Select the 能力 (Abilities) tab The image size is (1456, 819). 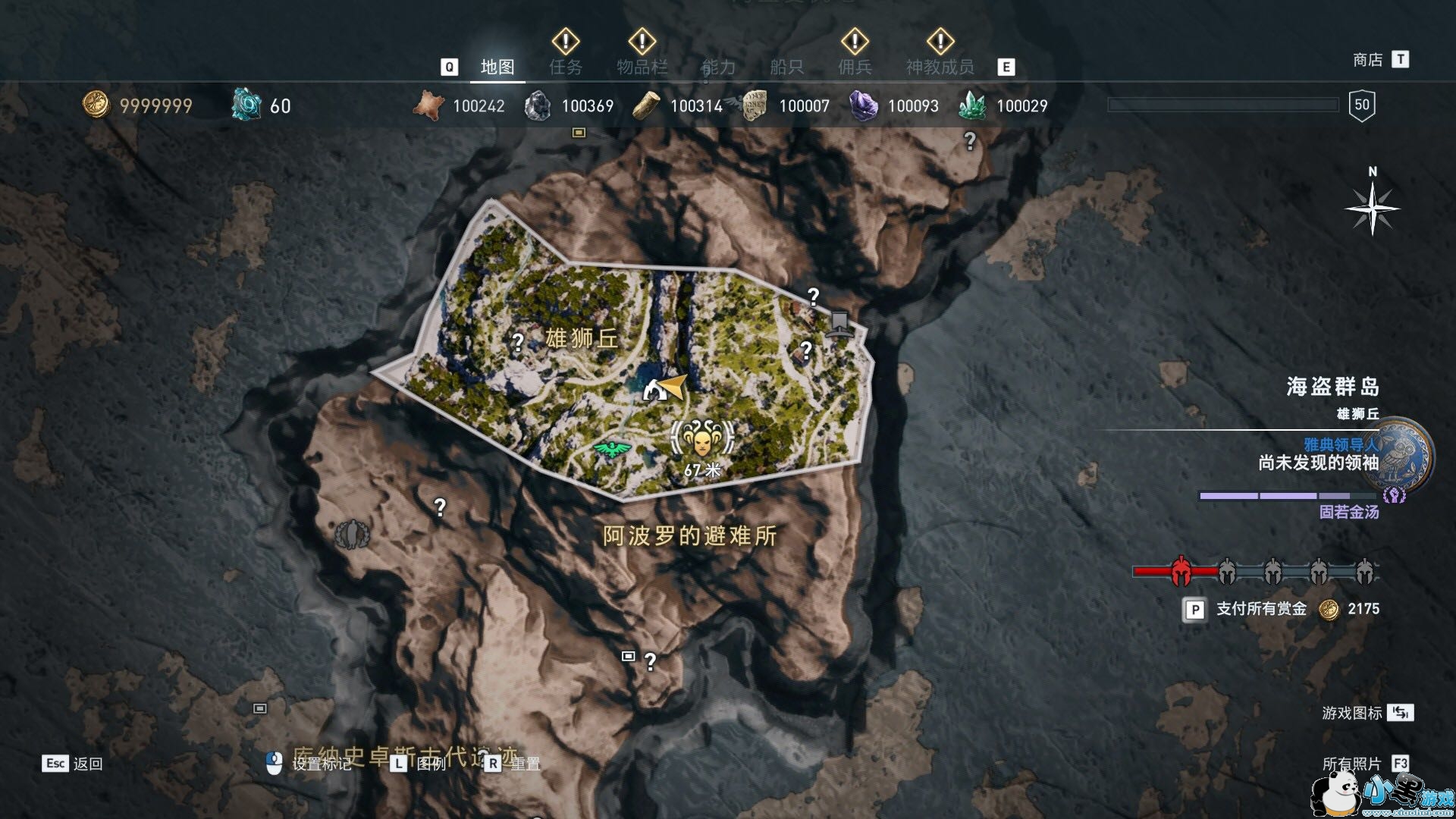click(x=718, y=67)
